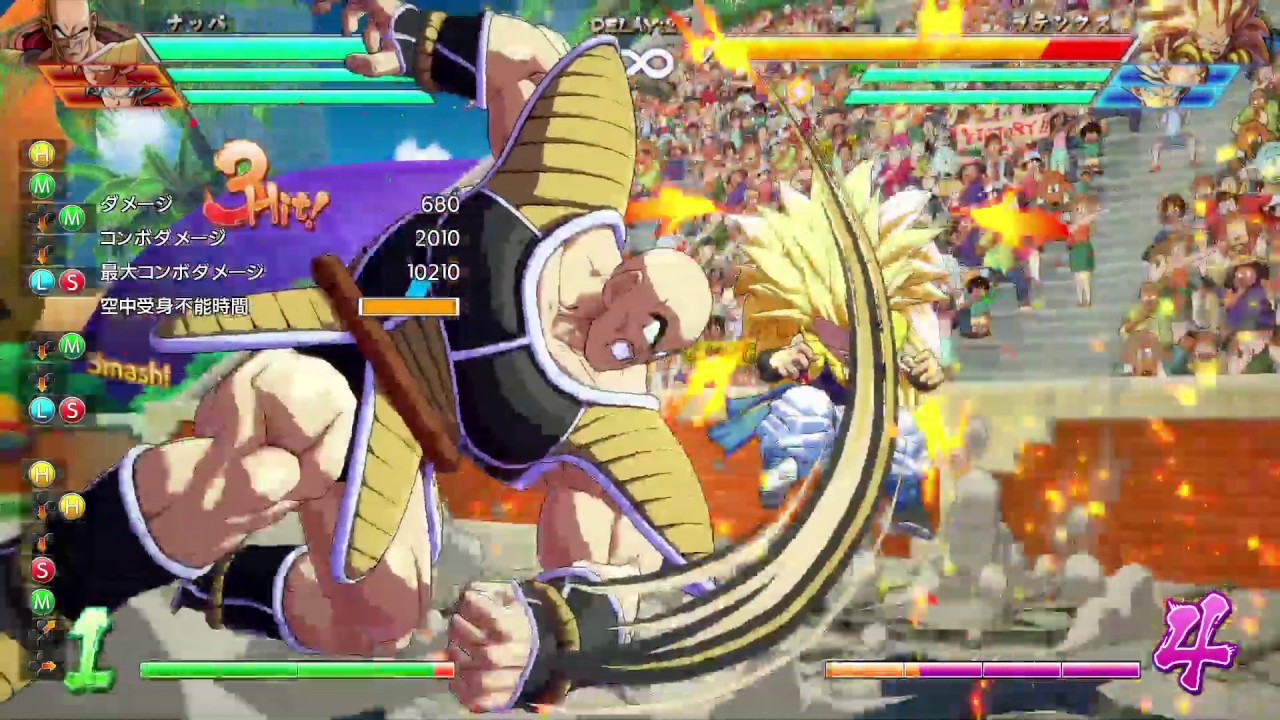Viewport: 1280px width, 720px height.
Task: Click the L attack button icon
Action: tap(40, 282)
